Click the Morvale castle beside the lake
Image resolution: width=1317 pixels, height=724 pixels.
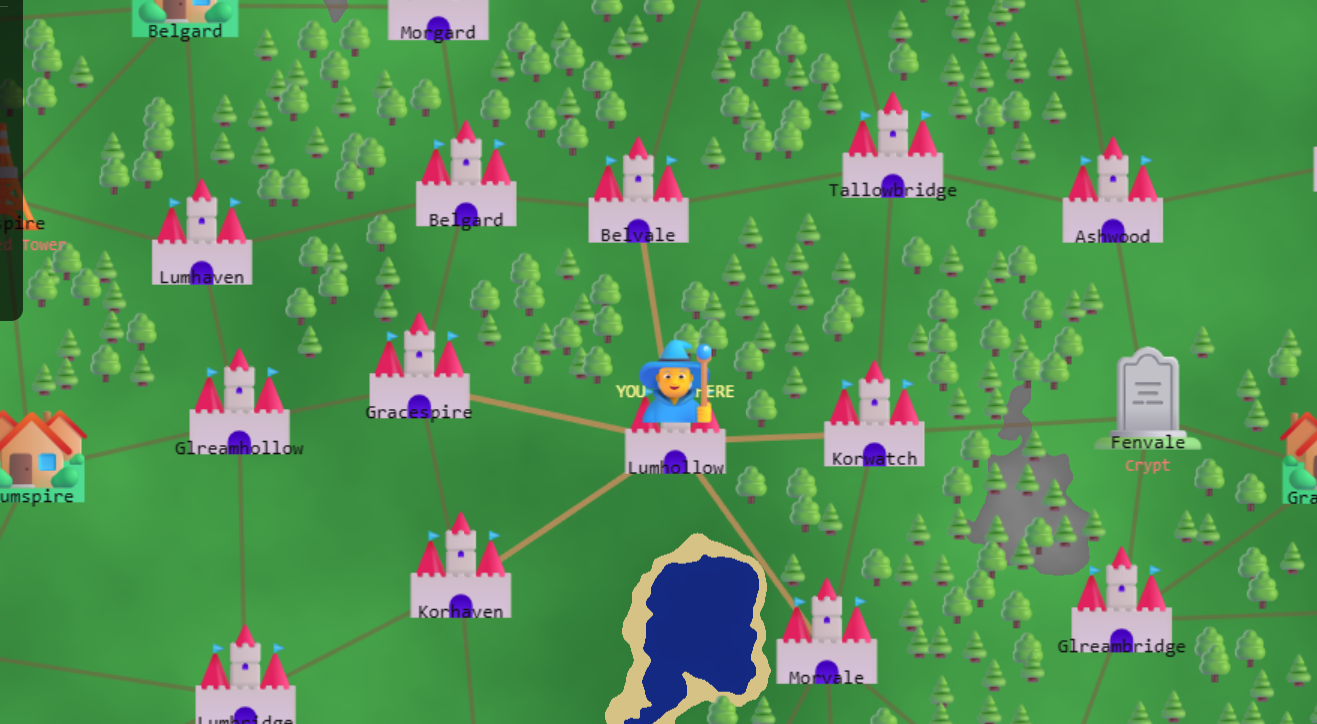point(825,640)
